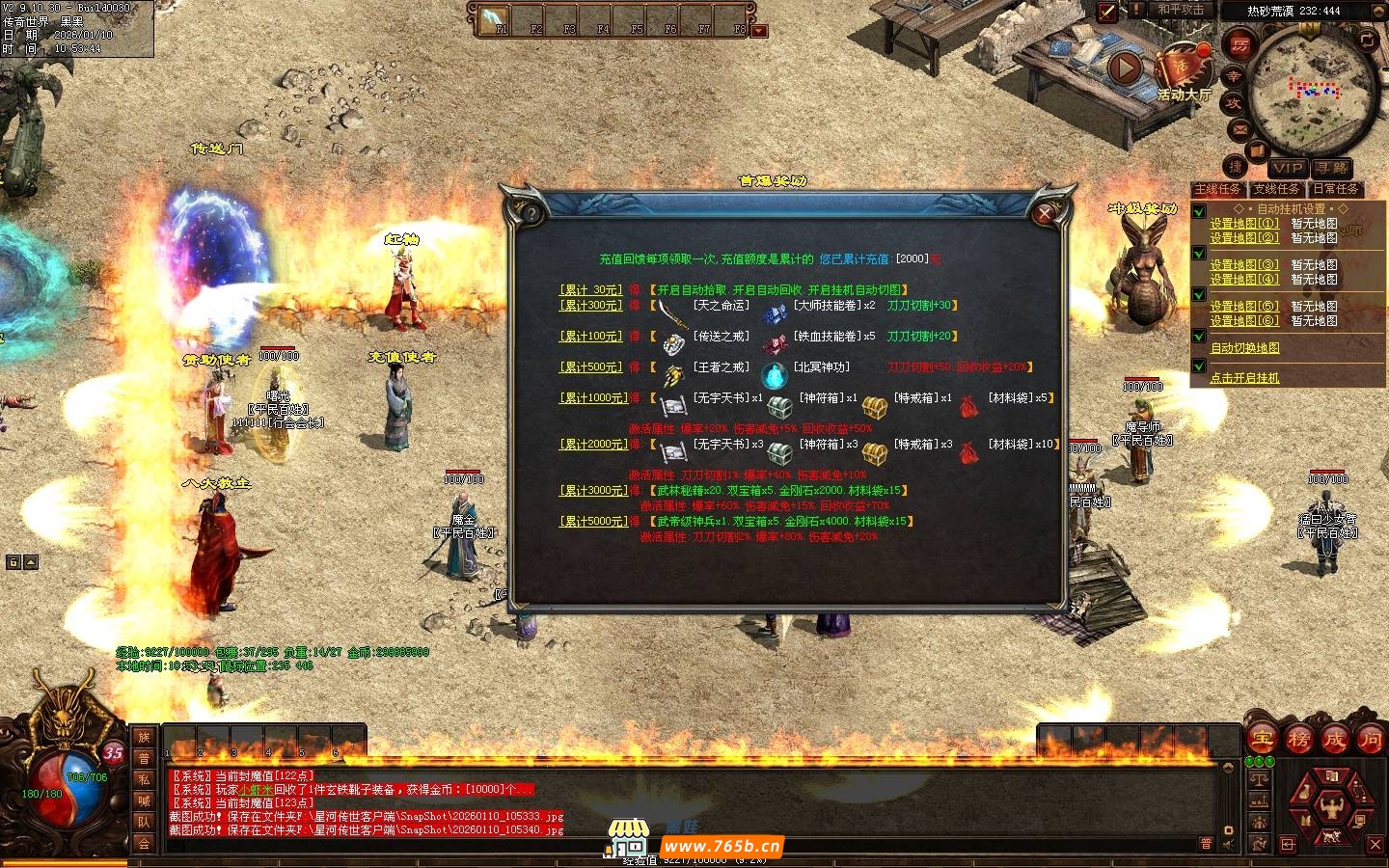Open the dialog's question mark help button
The width and height of the screenshot is (1389, 868).
(530, 213)
